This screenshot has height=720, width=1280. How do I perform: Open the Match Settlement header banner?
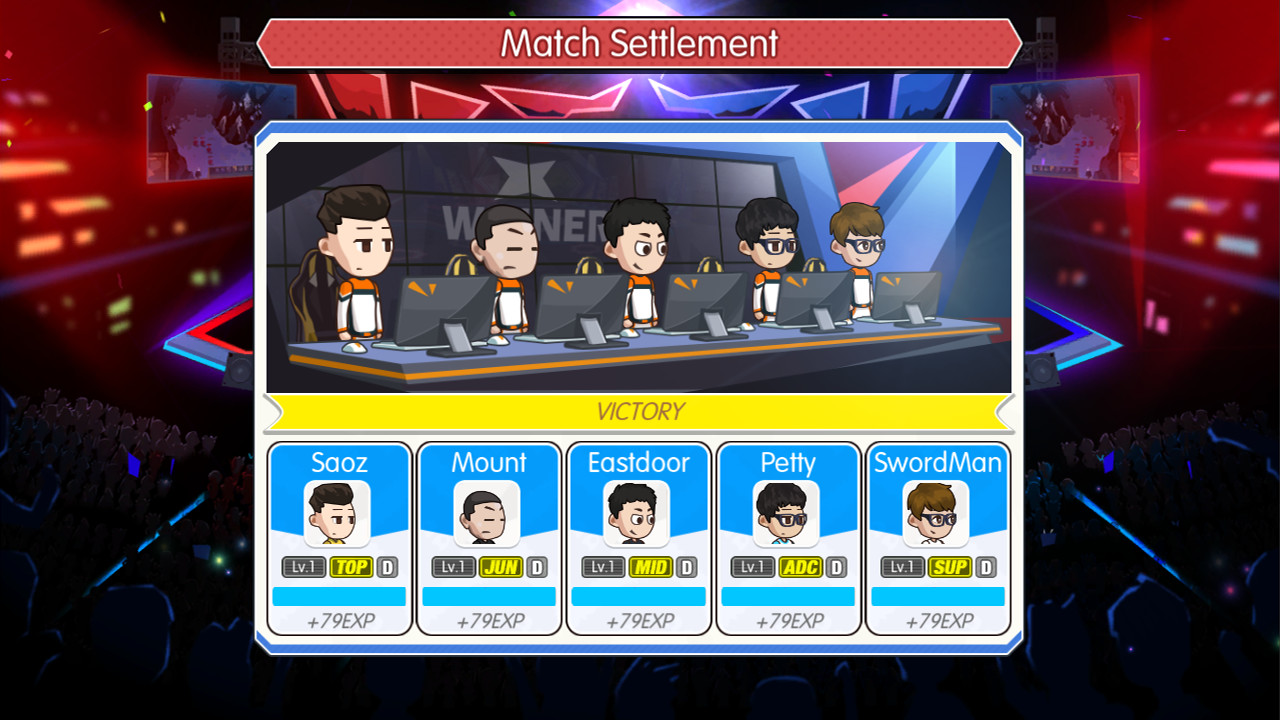[x=640, y=43]
